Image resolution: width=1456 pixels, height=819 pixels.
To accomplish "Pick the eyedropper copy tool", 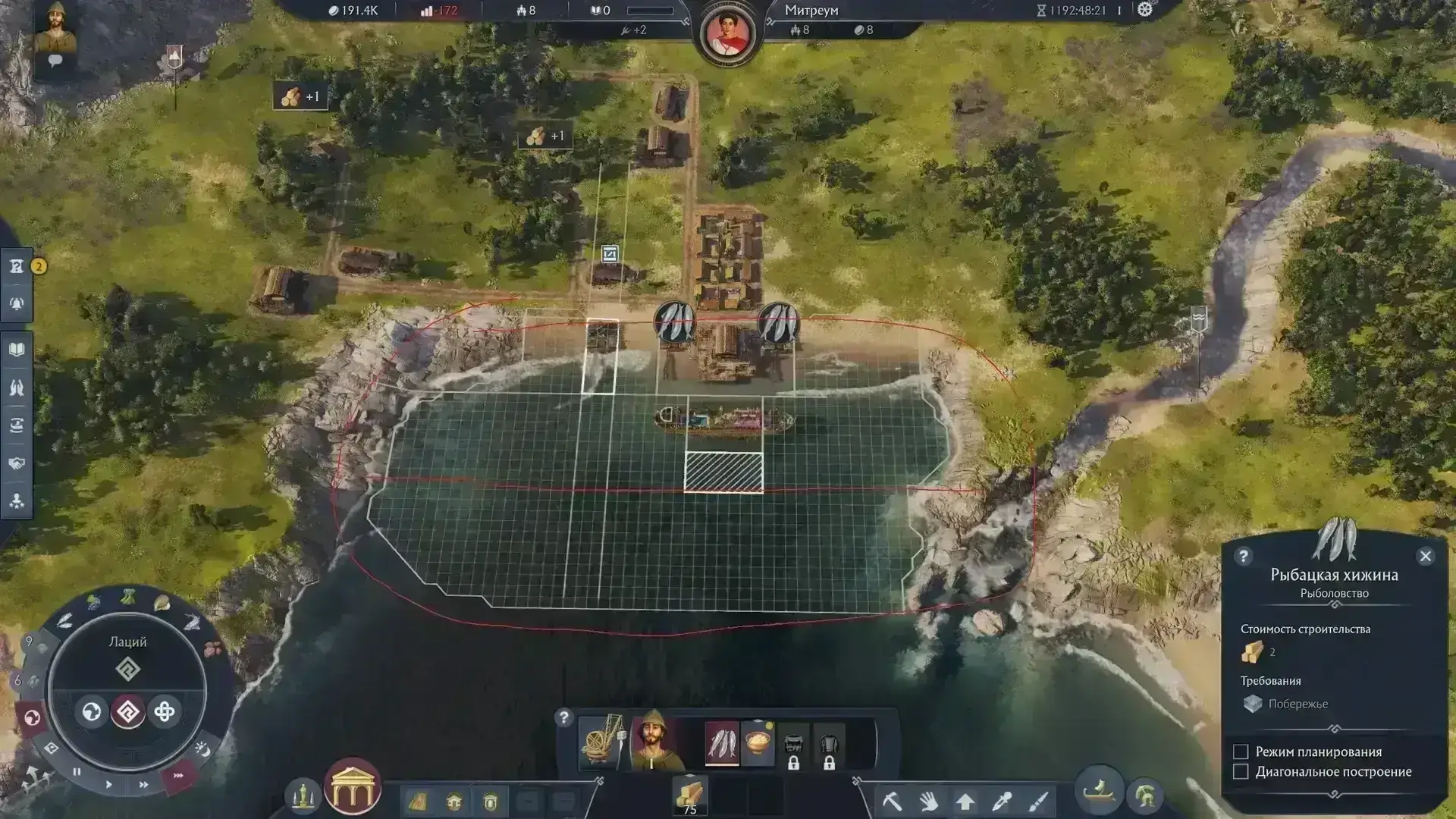I will coord(1002,801).
